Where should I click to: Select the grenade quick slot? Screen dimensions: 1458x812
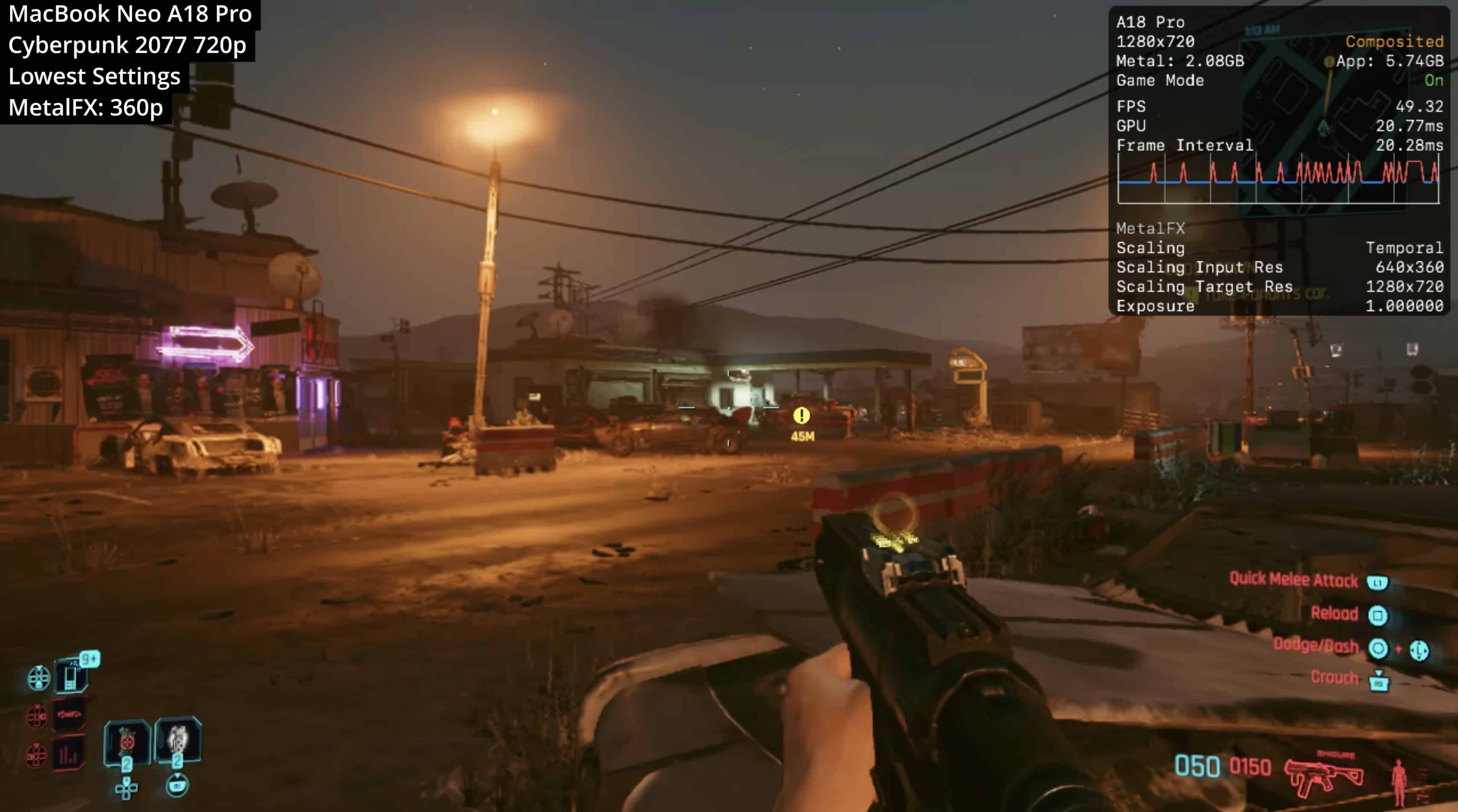pyautogui.click(x=128, y=741)
